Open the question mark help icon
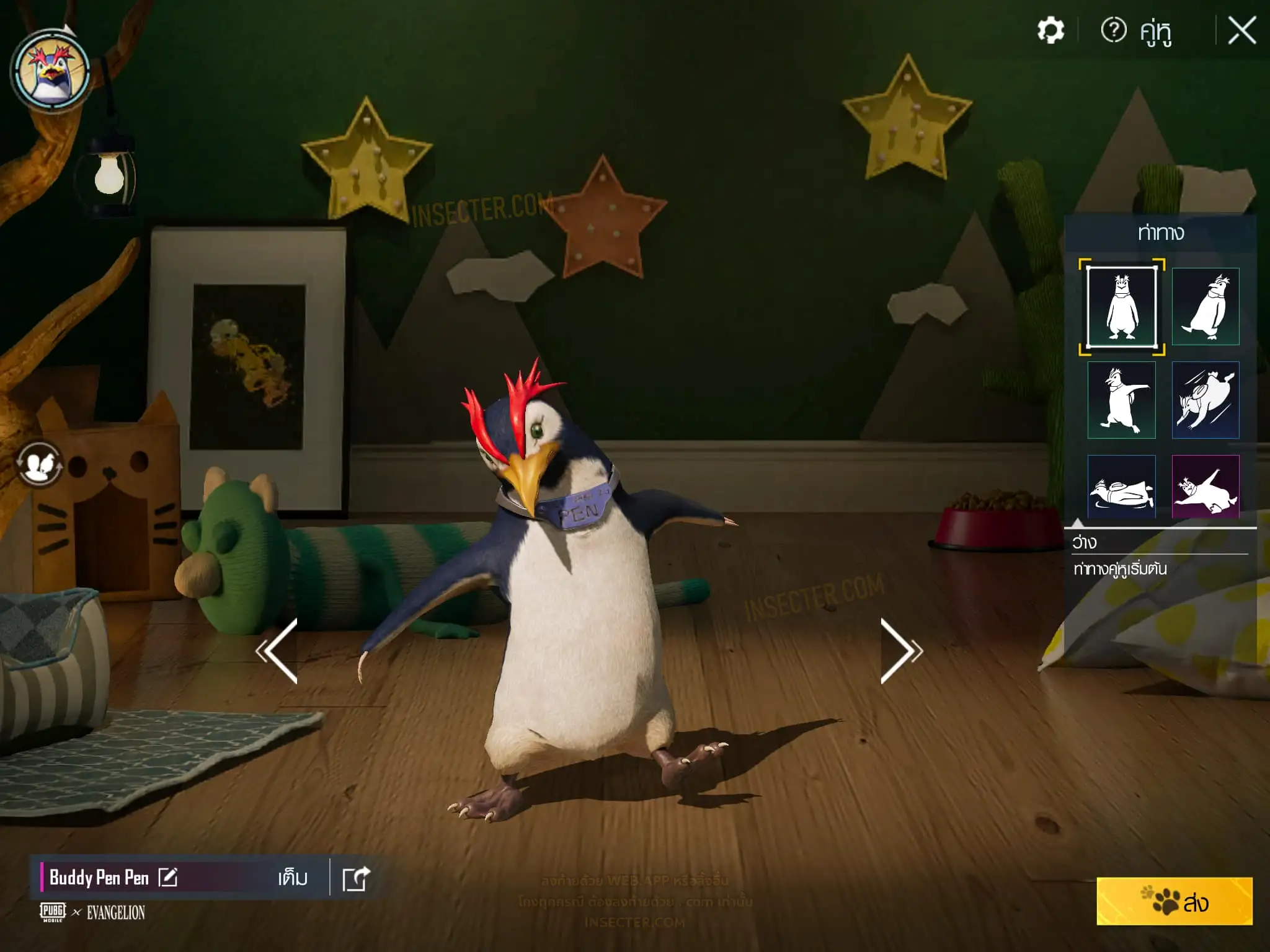 pos(1113,30)
